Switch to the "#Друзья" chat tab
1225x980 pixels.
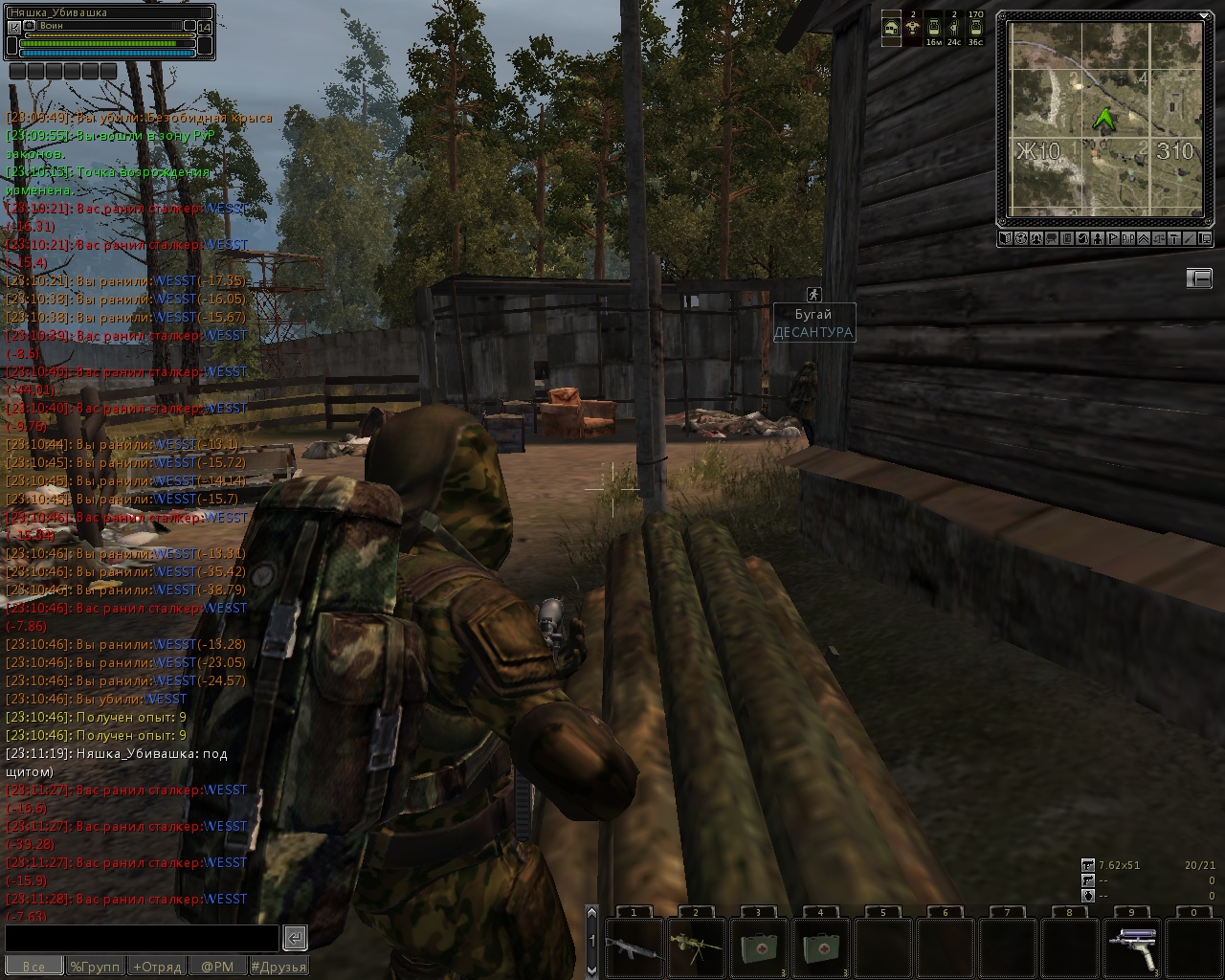tap(278, 967)
